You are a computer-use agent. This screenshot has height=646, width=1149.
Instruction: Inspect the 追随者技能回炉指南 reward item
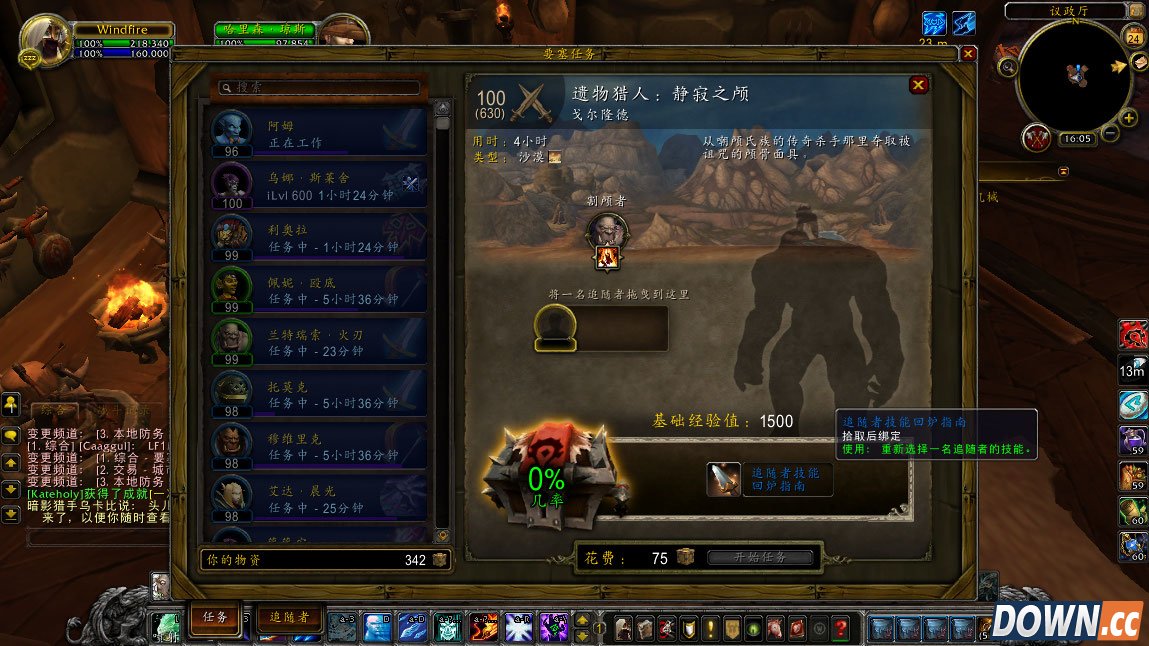723,480
